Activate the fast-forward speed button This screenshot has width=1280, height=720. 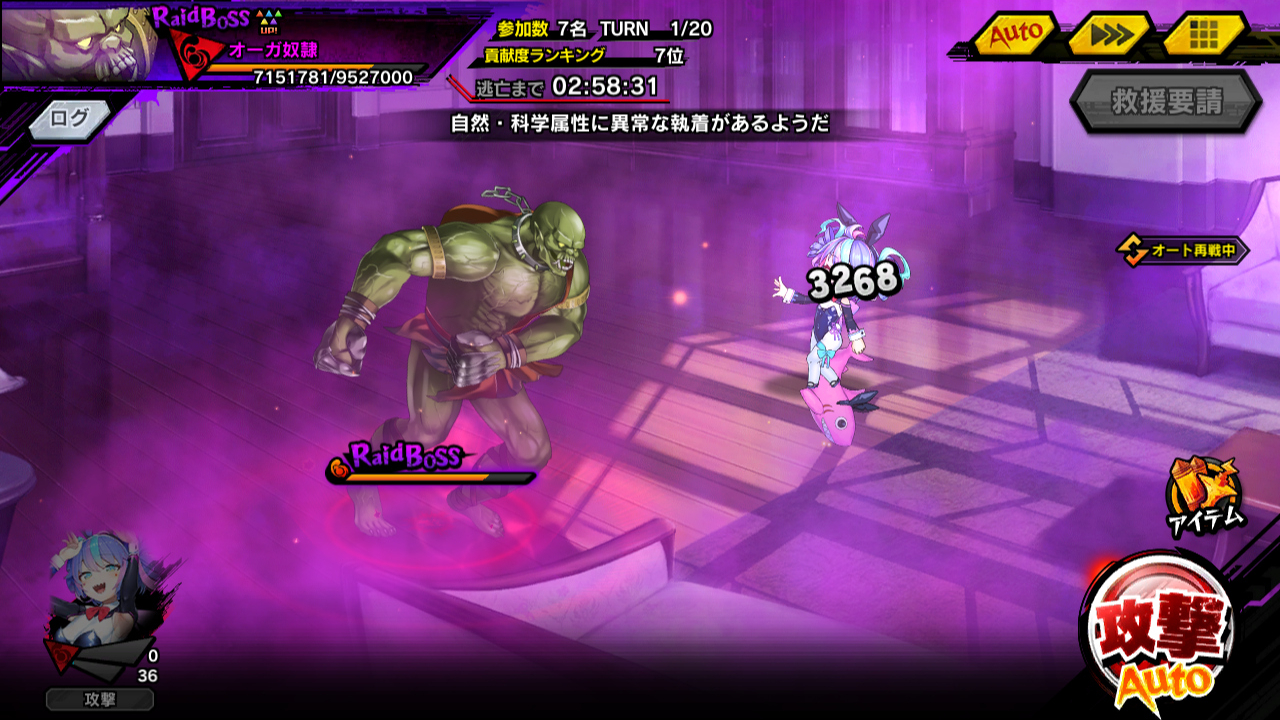coord(1111,35)
